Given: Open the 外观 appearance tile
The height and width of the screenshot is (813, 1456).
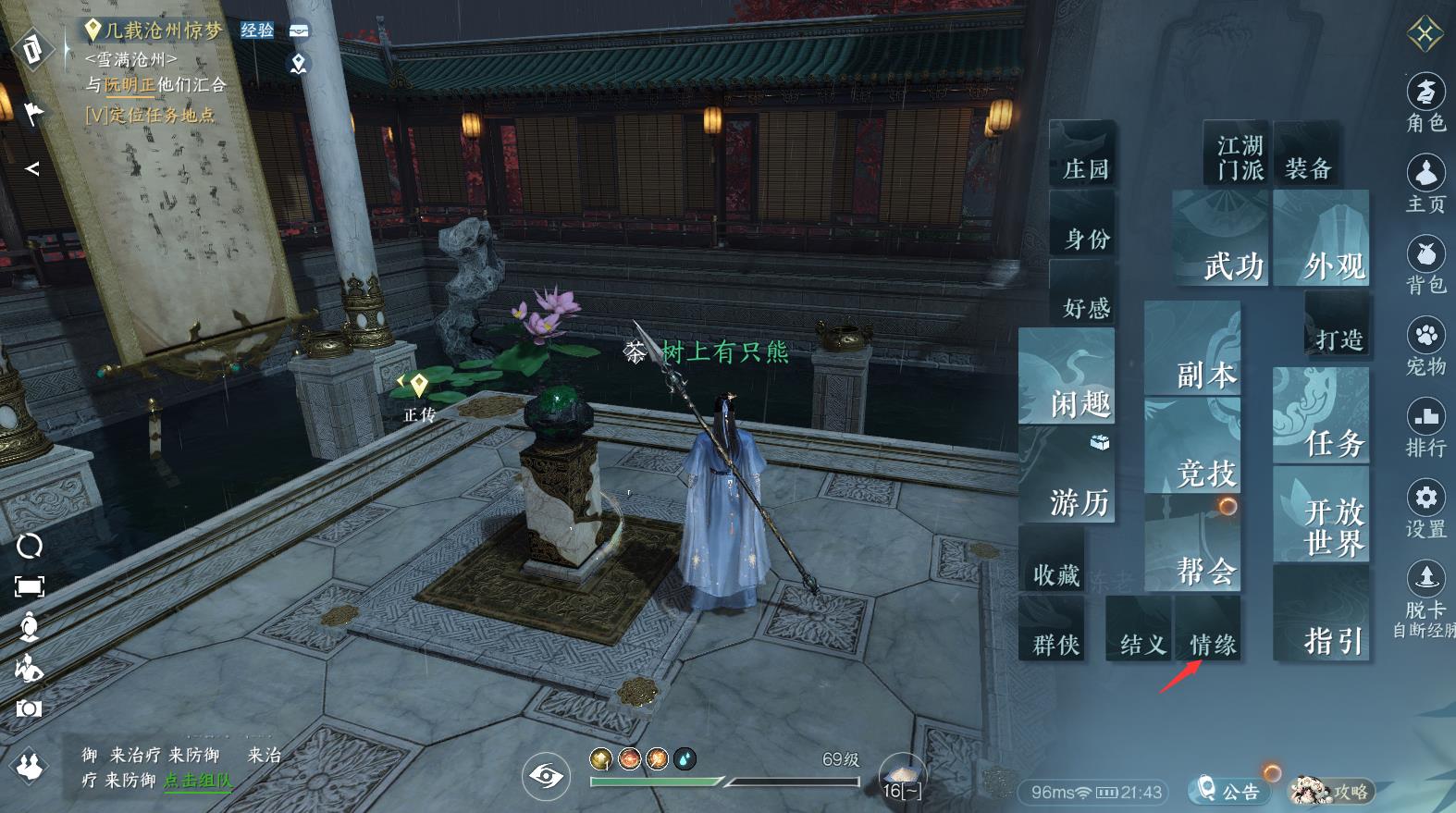Looking at the screenshot, I should [1321, 239].
